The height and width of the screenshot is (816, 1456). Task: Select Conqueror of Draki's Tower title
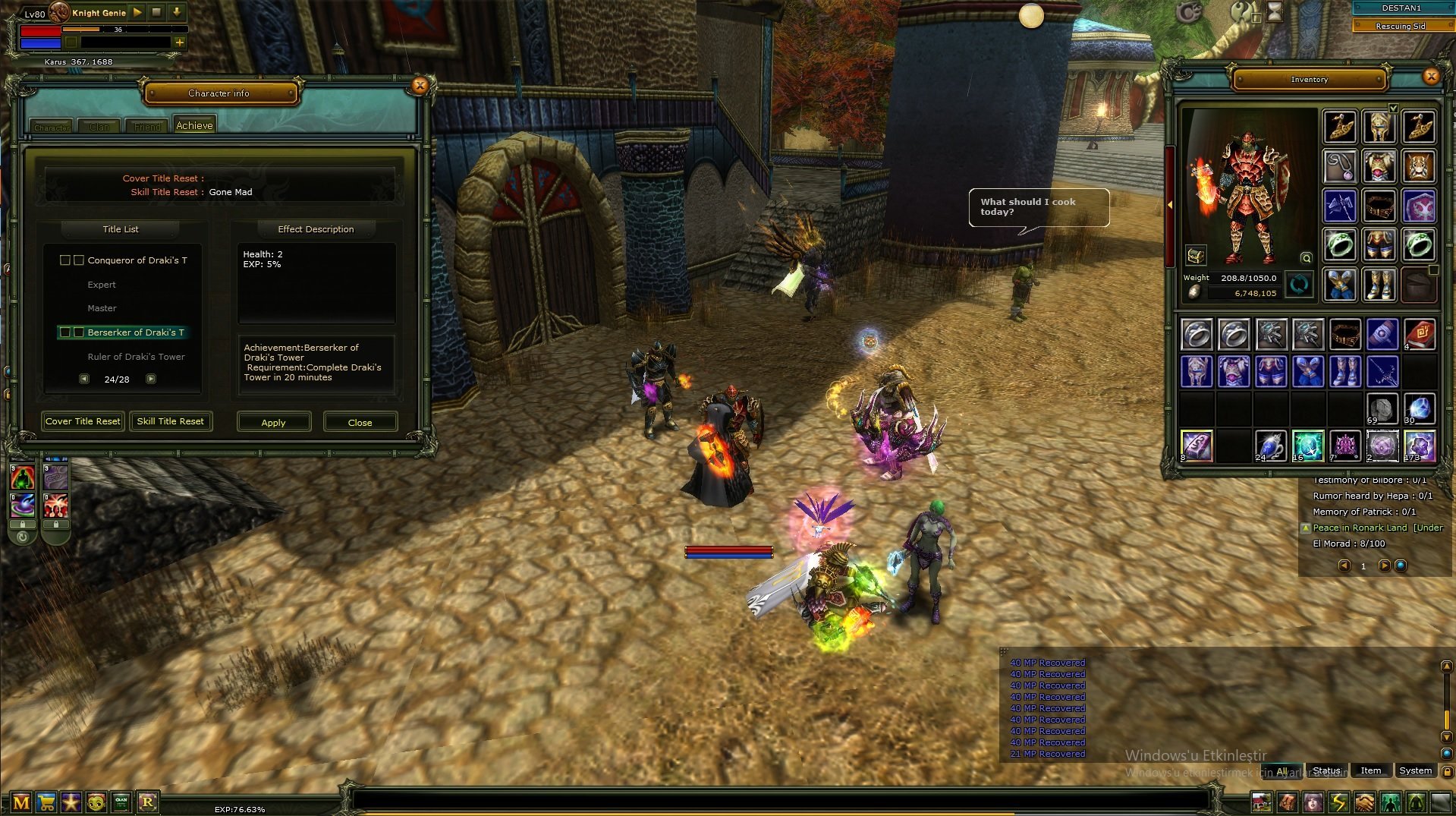(x=137, y=260)
